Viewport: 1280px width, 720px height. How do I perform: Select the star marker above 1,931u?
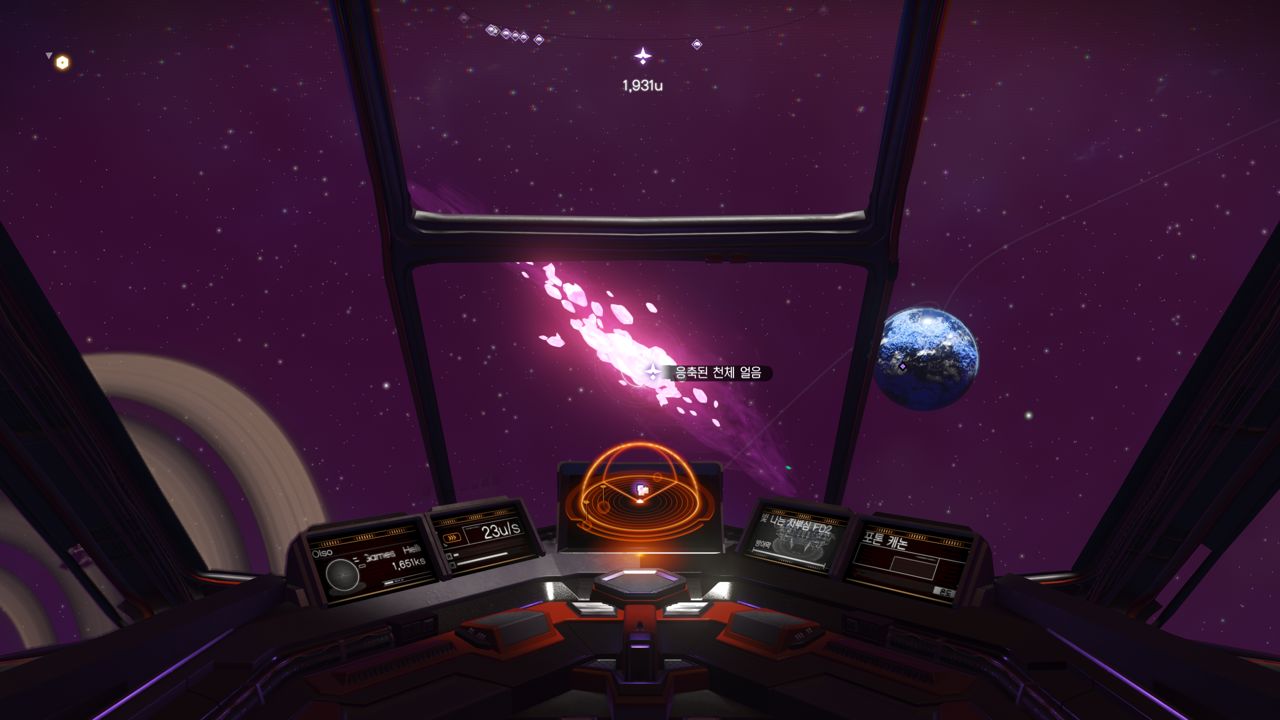[x=643, y=56]
